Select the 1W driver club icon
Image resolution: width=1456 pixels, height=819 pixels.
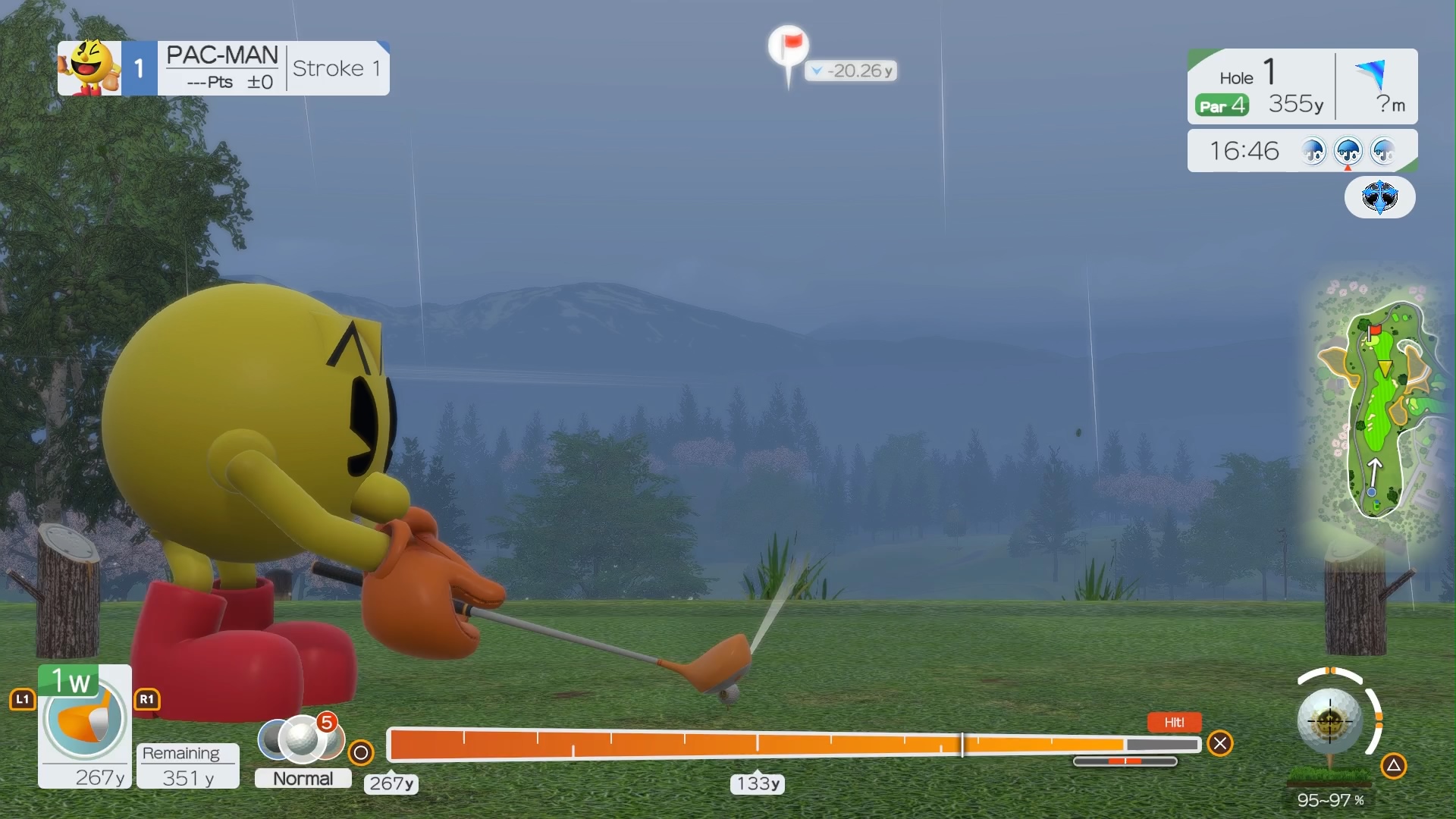click(x=84, y=717)
